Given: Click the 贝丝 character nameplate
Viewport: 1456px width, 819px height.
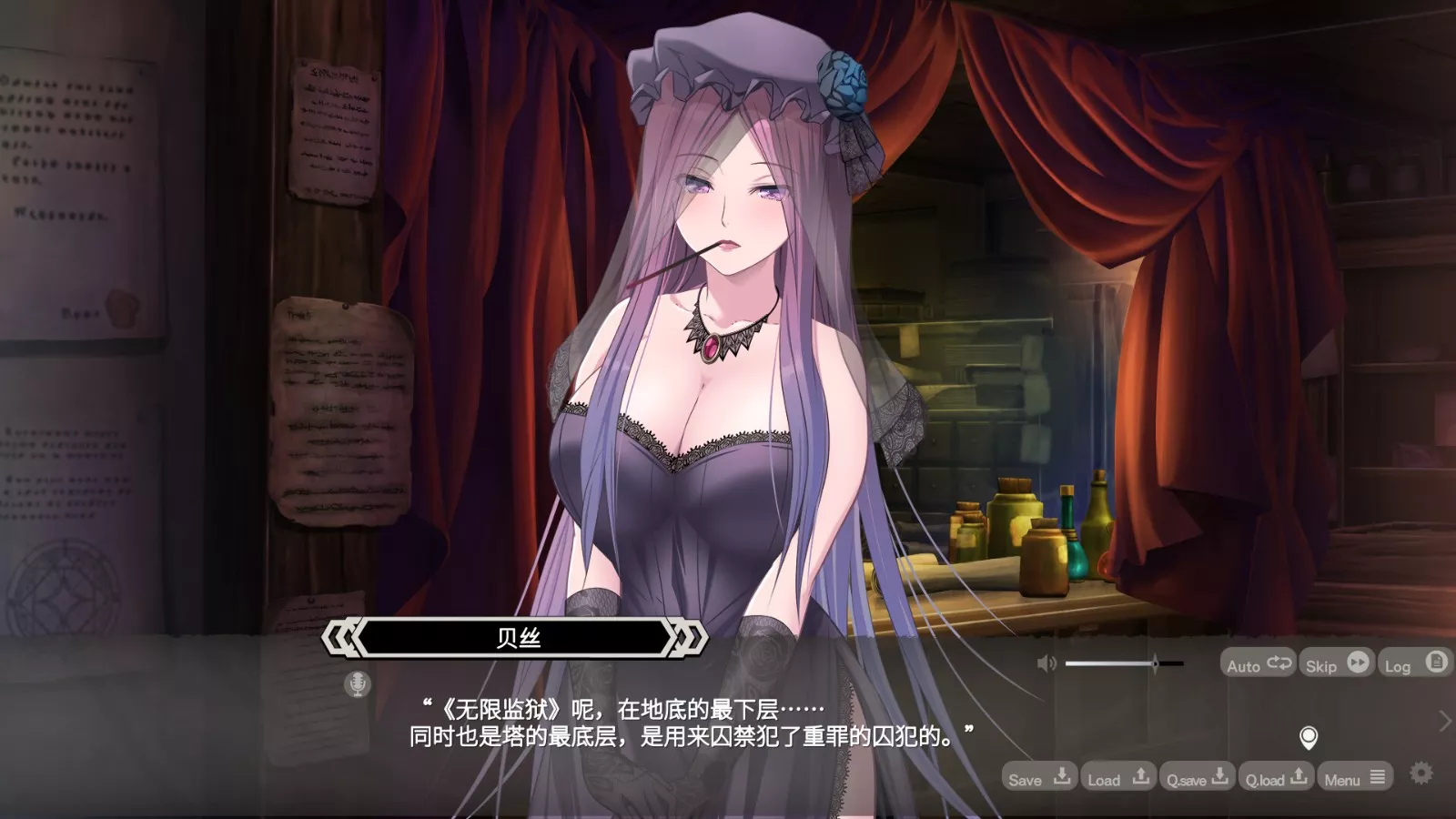Looking at the screenshot, I should [x=519, y=637].
